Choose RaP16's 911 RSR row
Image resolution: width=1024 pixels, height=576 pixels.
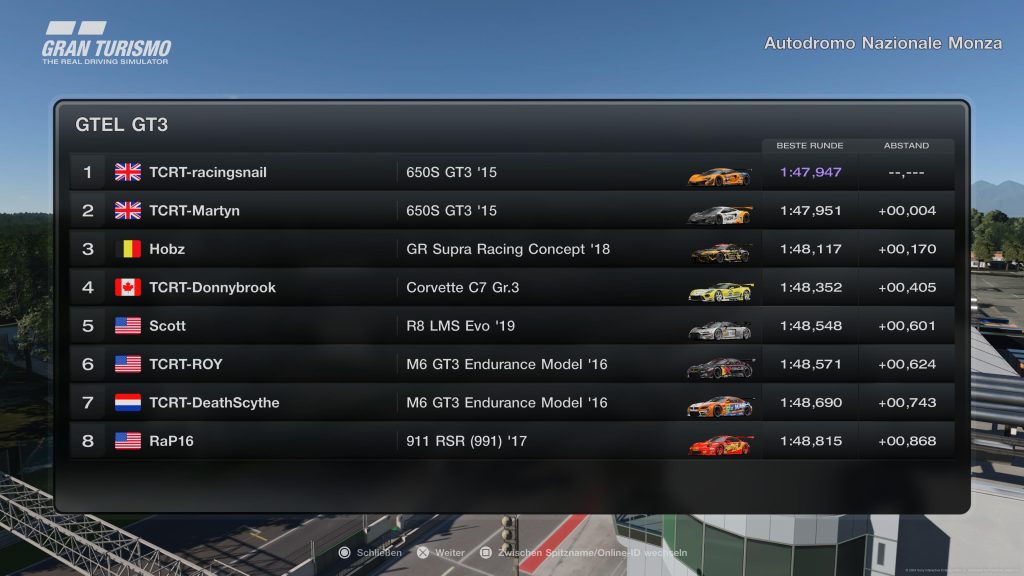[x=510, y=441]
